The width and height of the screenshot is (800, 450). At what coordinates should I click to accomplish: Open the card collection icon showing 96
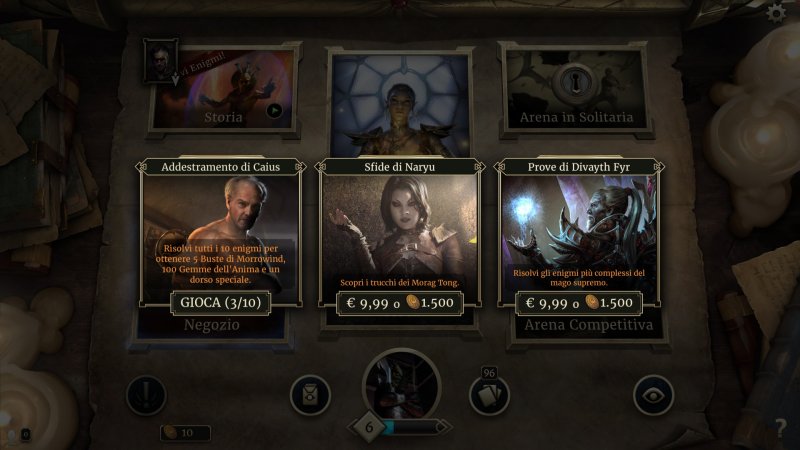[x=489, y=395]
